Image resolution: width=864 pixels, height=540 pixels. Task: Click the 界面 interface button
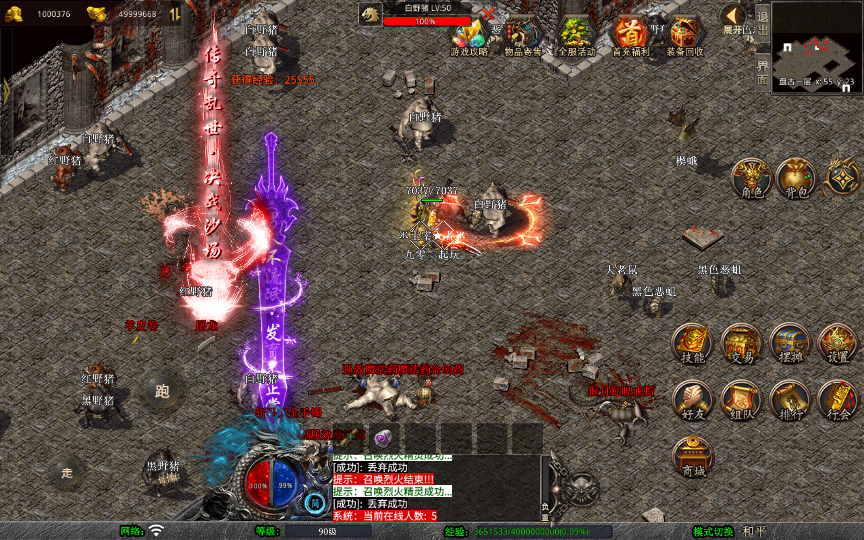pos(762,71)
